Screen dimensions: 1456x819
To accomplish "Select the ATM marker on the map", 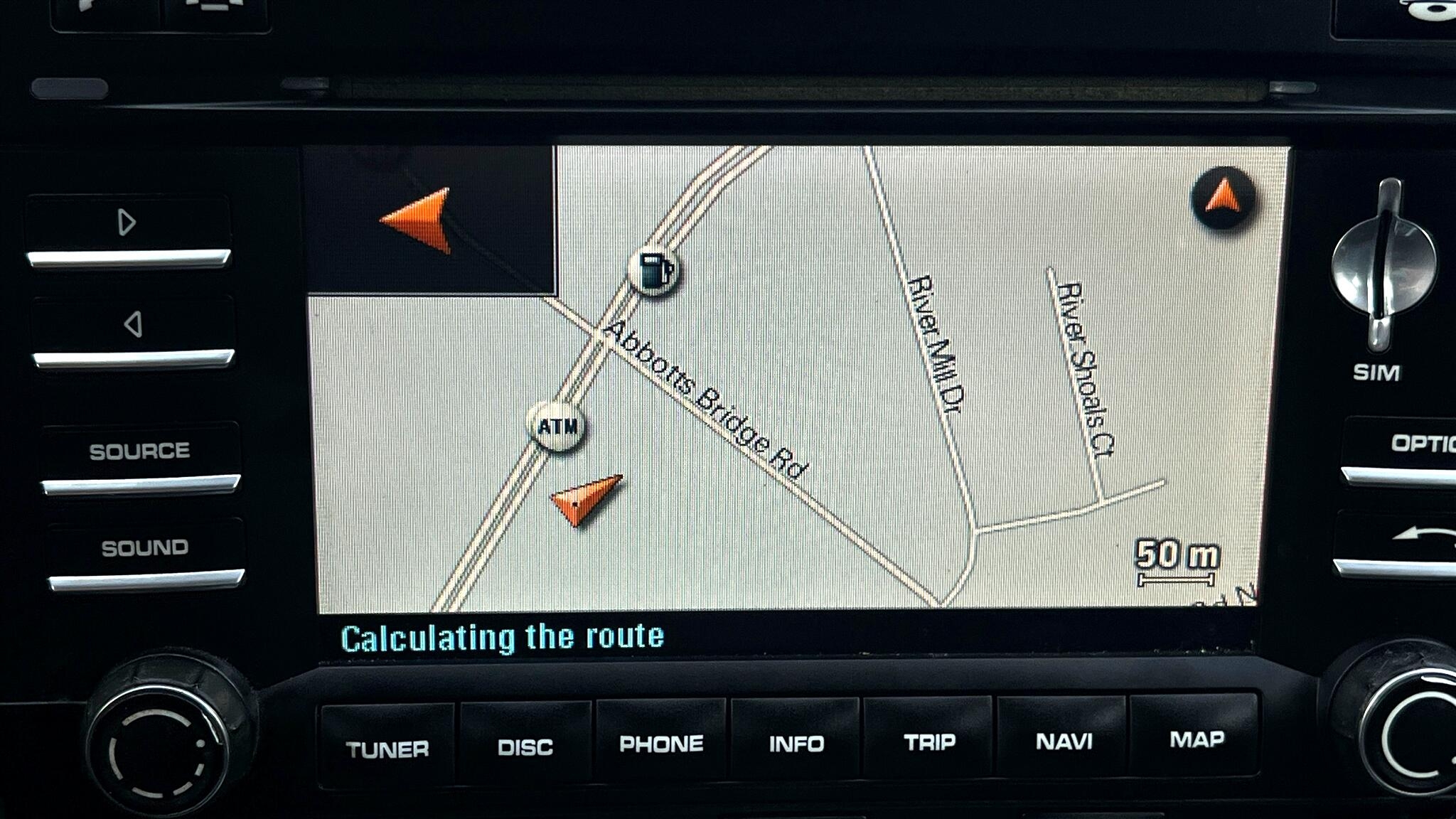I will tap(558, 426).
